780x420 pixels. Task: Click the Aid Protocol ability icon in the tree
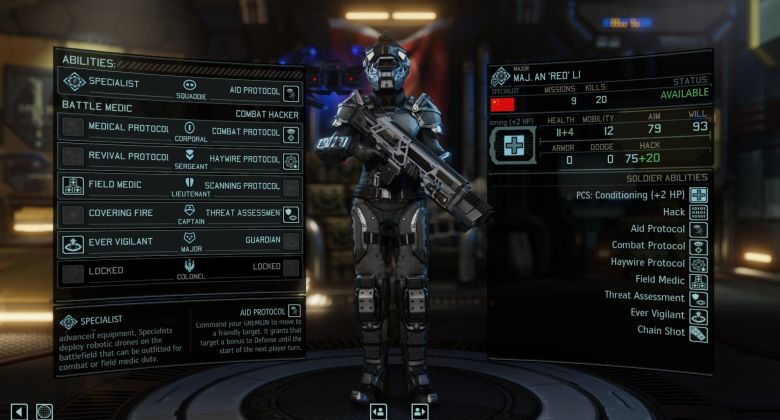click(291, 92)
